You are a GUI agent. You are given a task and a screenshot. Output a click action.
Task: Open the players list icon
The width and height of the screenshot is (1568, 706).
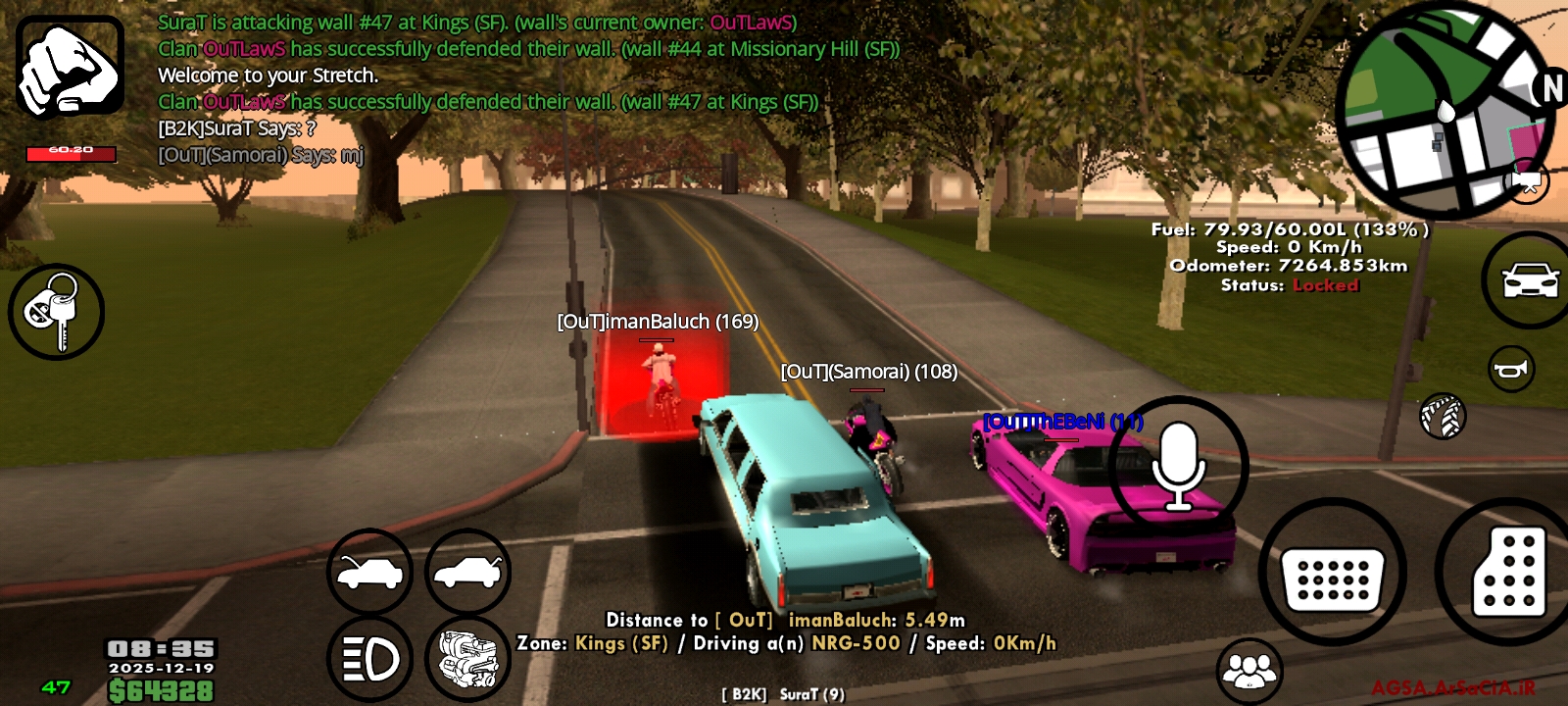tap(1249, 671)
